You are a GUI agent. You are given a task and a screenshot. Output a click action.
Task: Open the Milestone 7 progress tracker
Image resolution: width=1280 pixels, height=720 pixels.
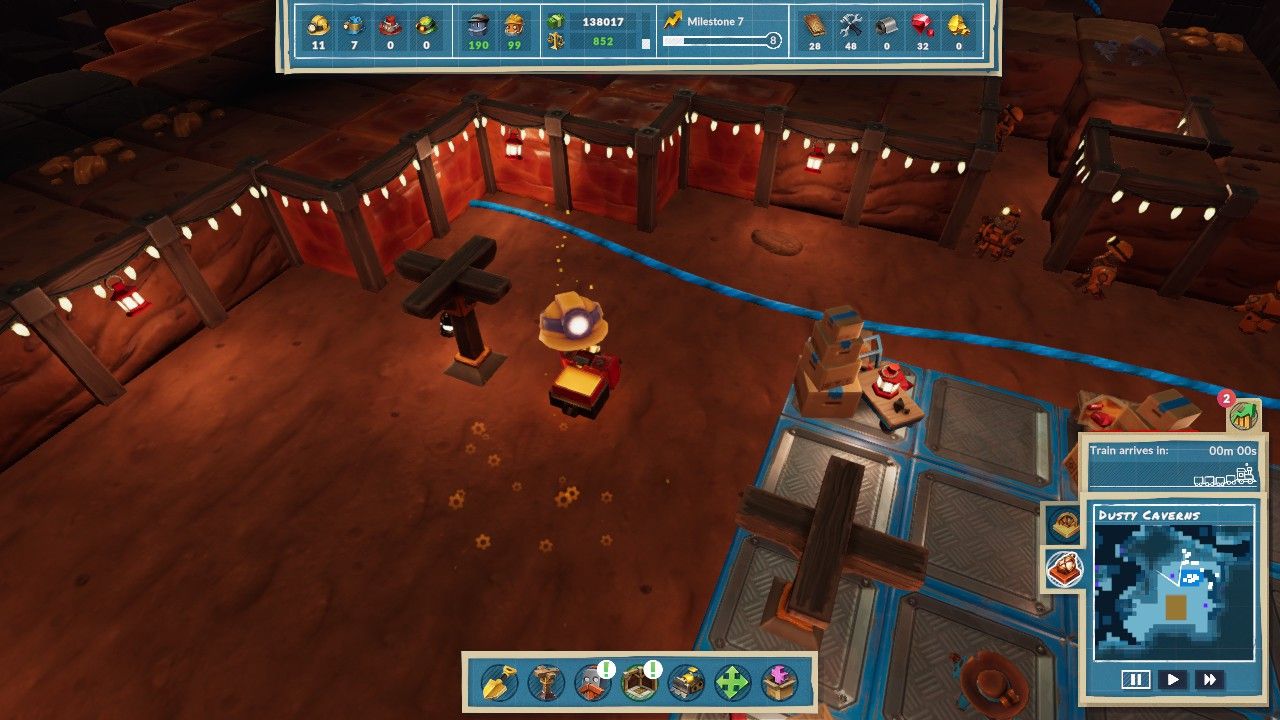point(720,32)
